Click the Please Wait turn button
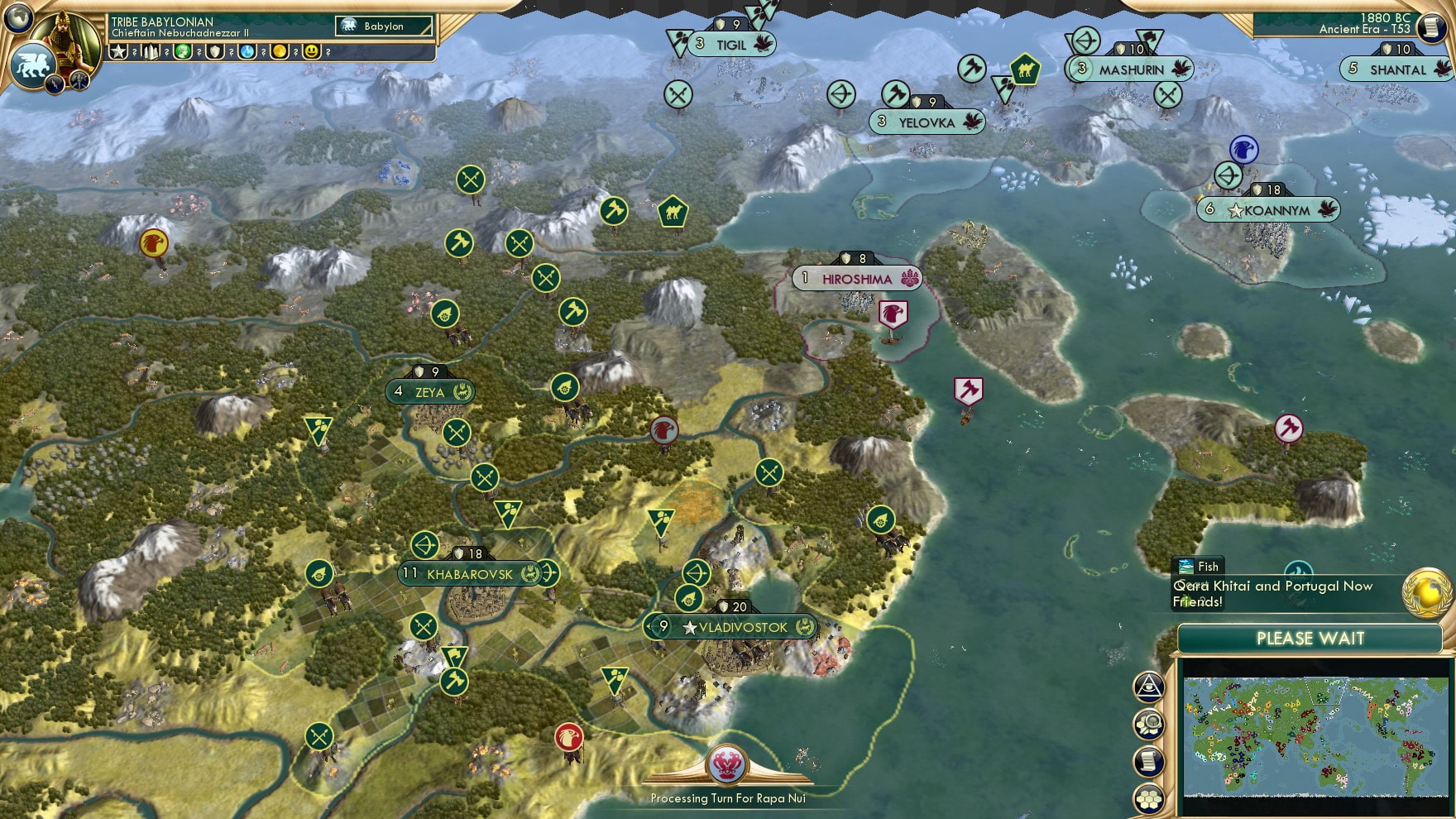The height and width of the screenshot is (819, 1456). pyautogui.click(x=1310, y=639)
